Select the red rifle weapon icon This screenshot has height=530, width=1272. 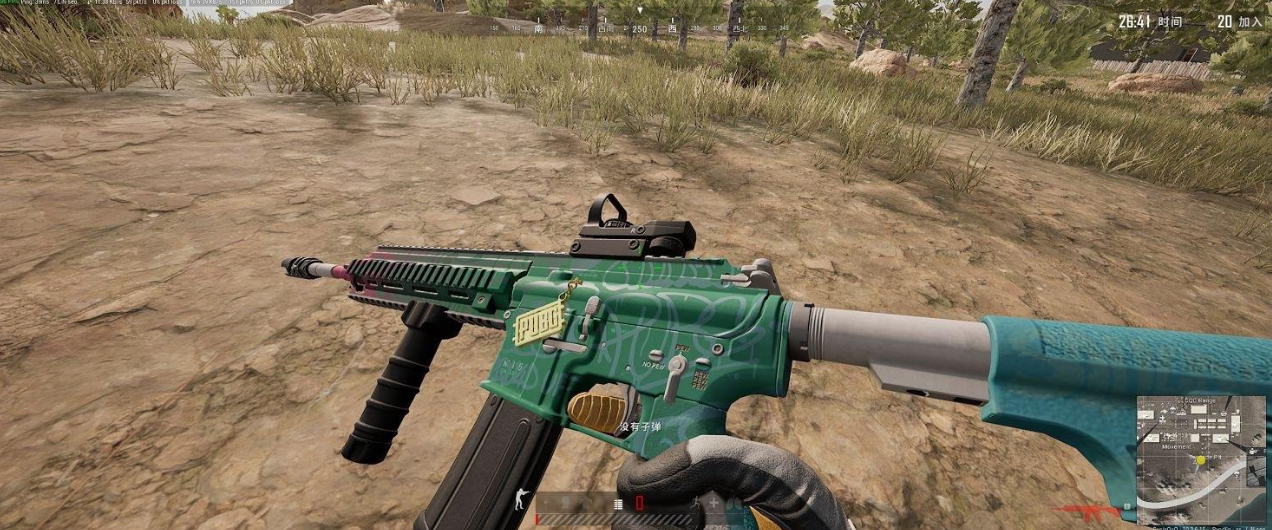(x=1087, y=510)
